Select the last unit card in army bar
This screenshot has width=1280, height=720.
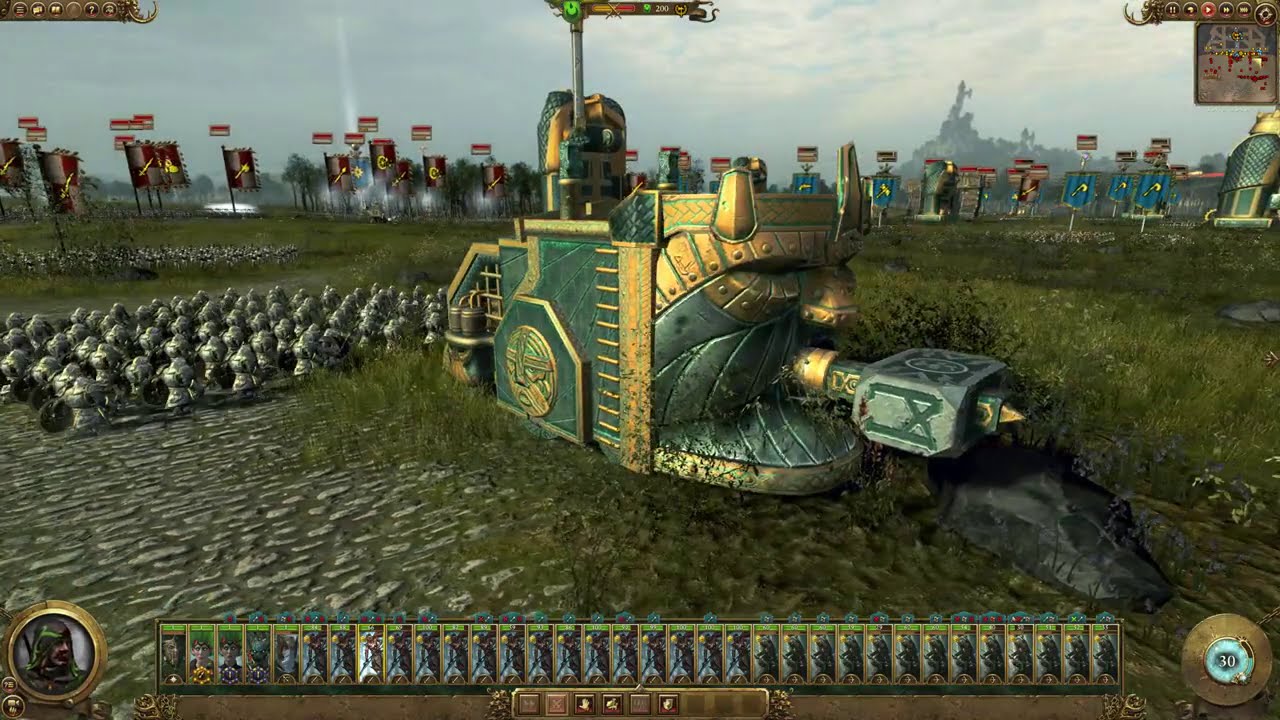[x=1105, y=654]
